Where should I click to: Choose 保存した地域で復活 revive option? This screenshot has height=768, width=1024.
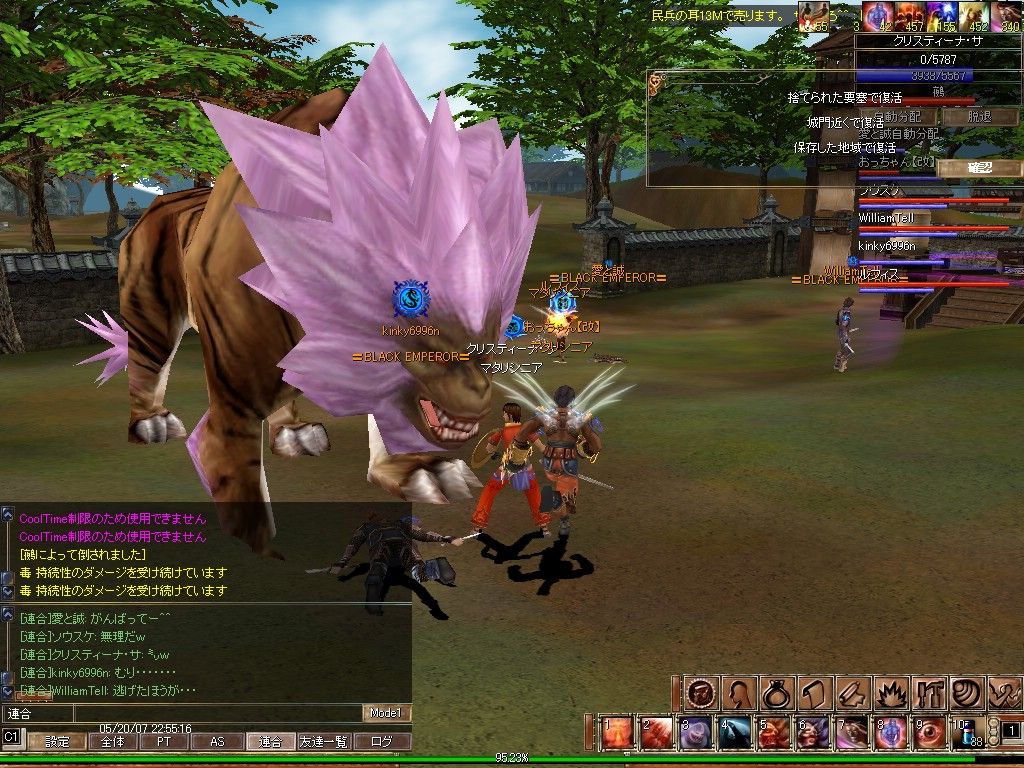click(844, 147)
